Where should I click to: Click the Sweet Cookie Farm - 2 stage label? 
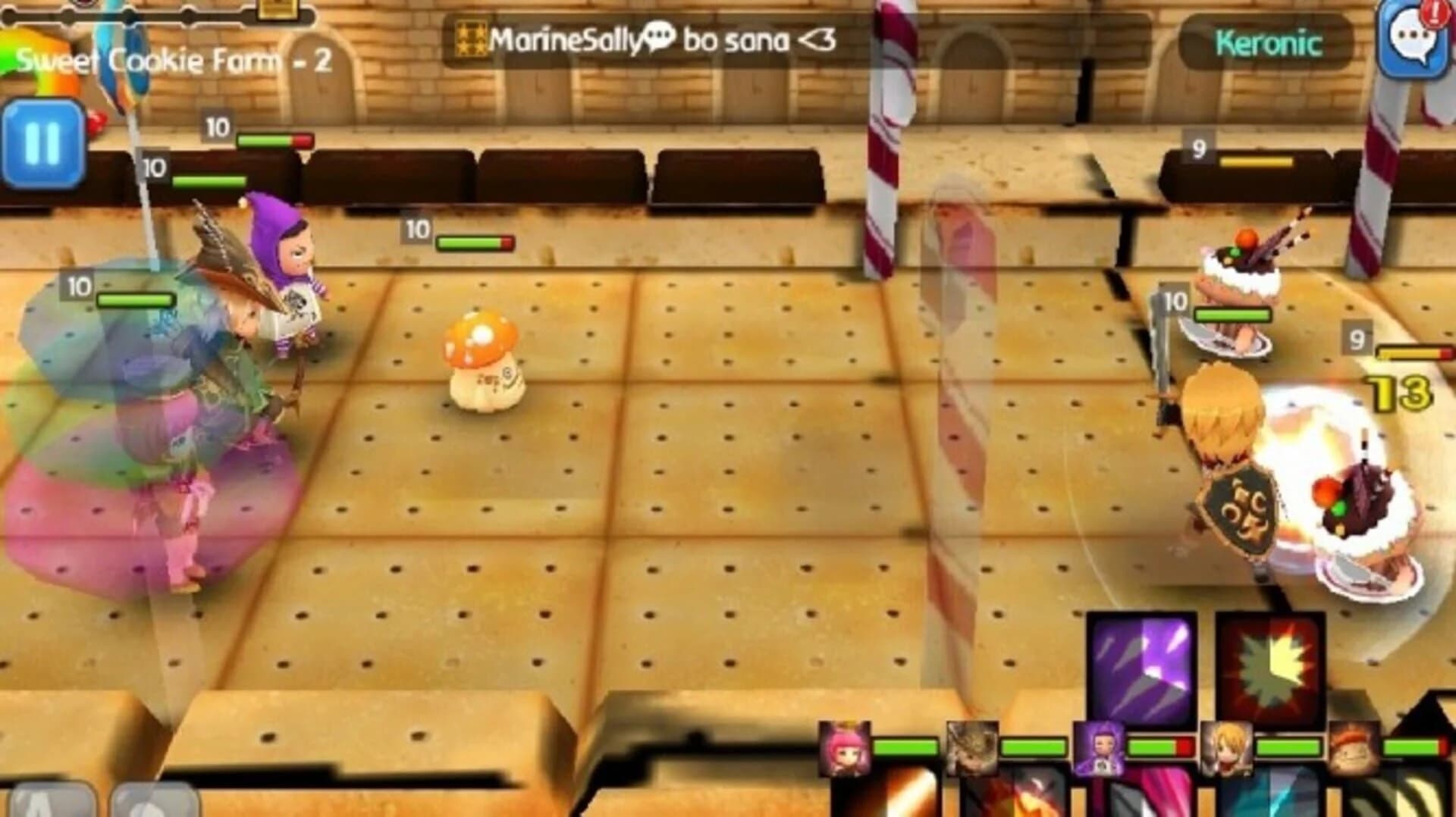174,57
